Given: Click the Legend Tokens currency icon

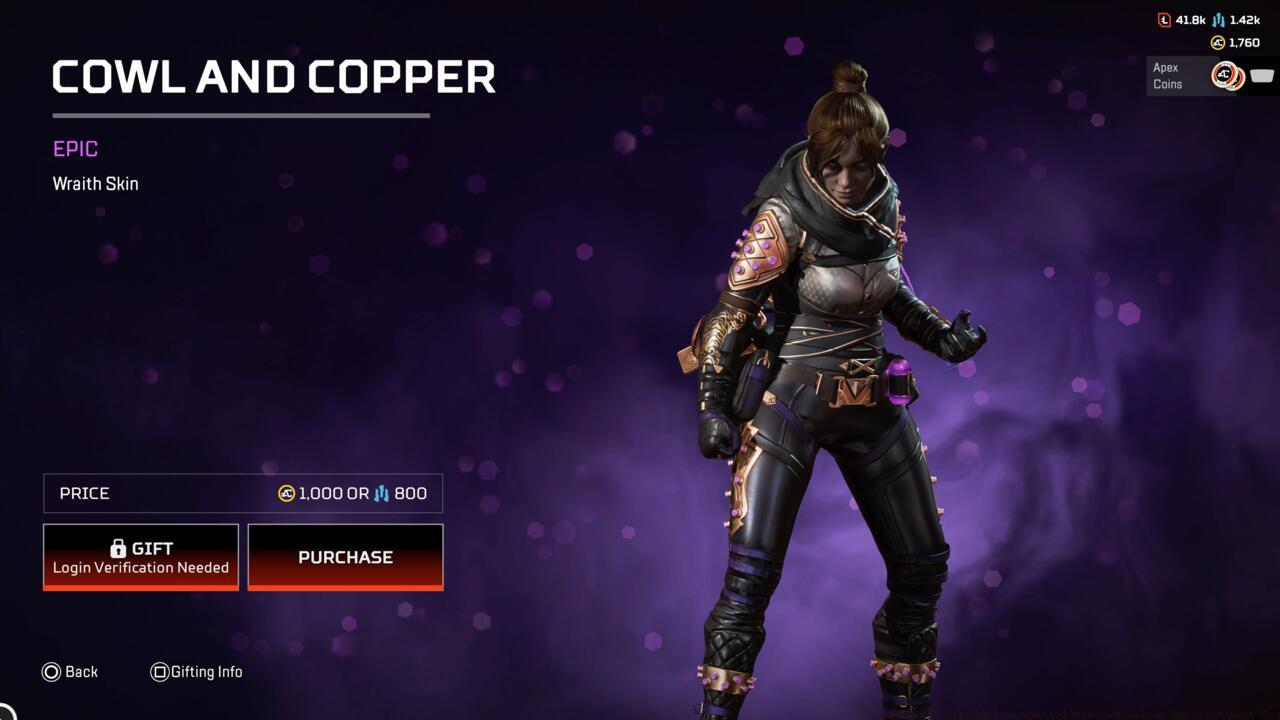Looking at the screenshot, I should pos(1163,20).
